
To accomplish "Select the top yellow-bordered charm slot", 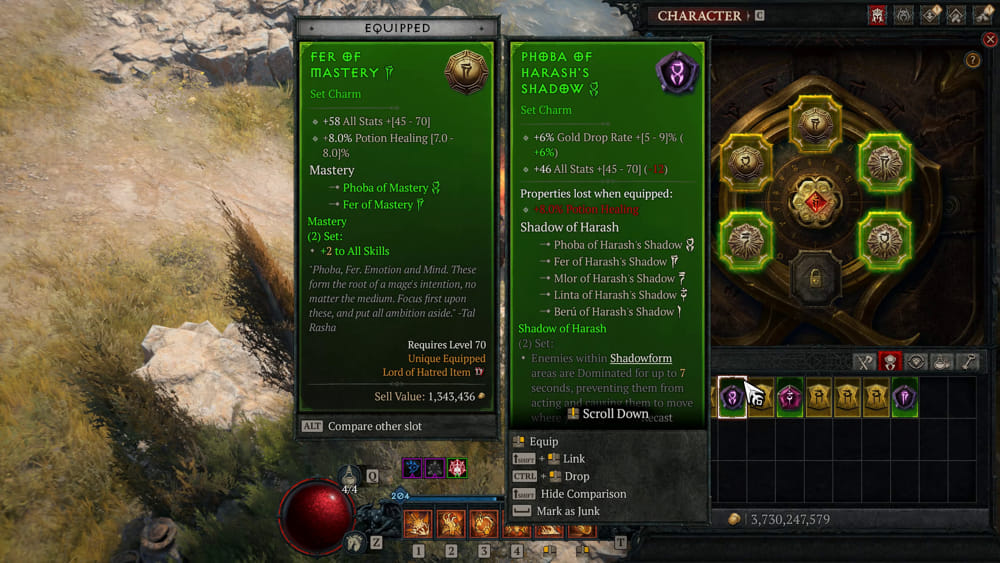I will 814,124.
